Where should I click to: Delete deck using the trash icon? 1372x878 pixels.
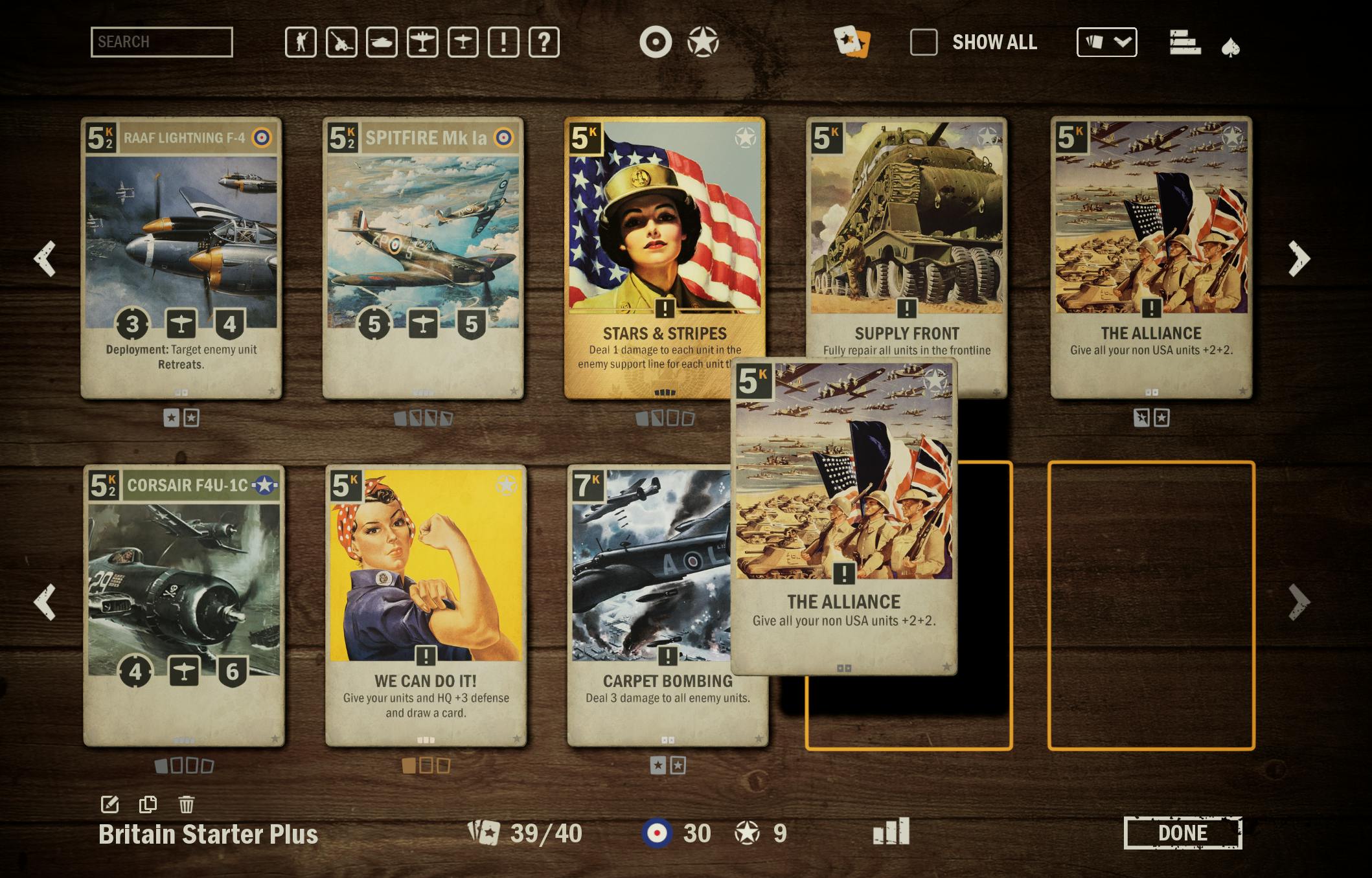pyautogui.click(x=187, y=803)
